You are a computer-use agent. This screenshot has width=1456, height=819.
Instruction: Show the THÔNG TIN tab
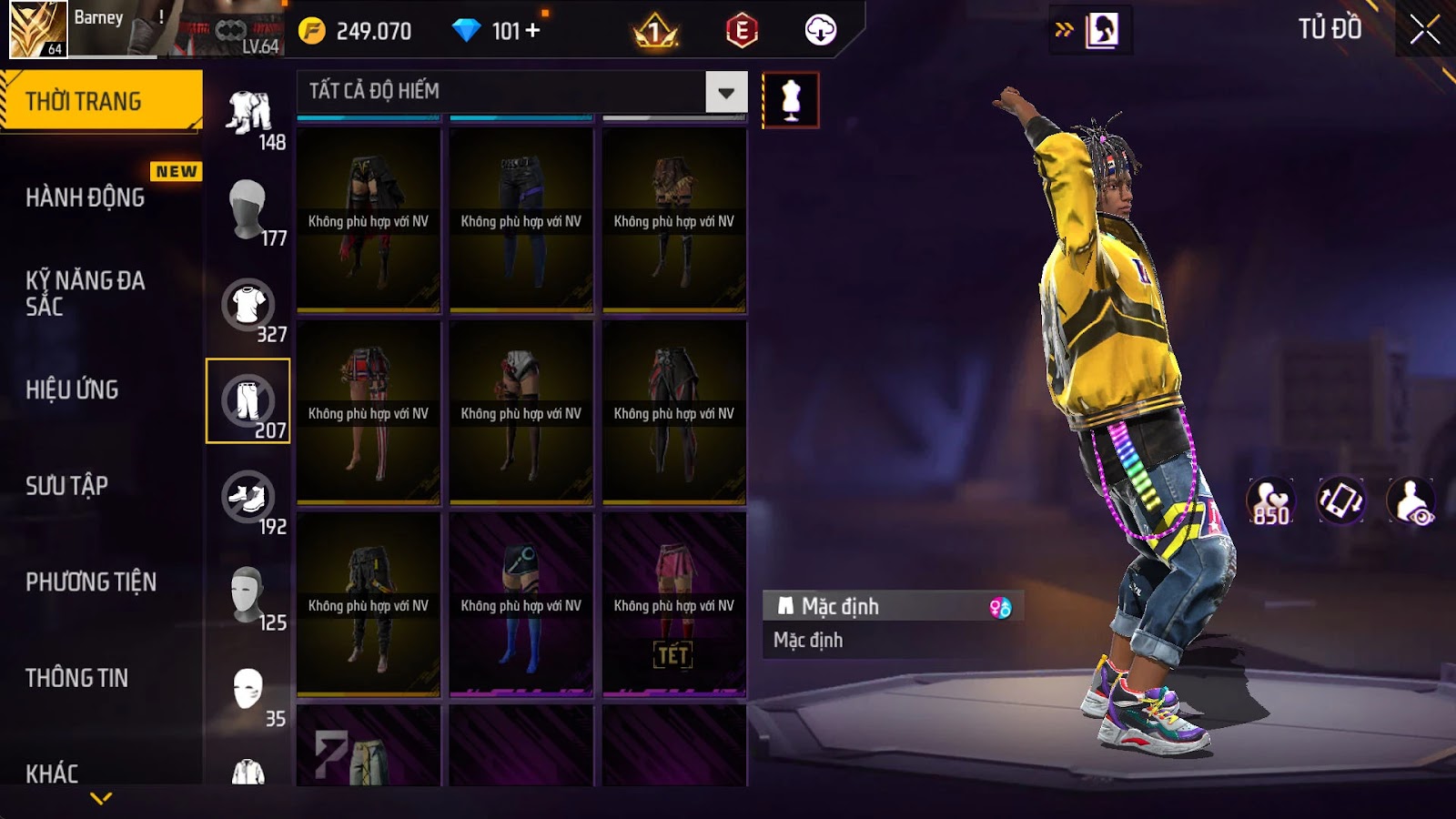tap(77, 678)
